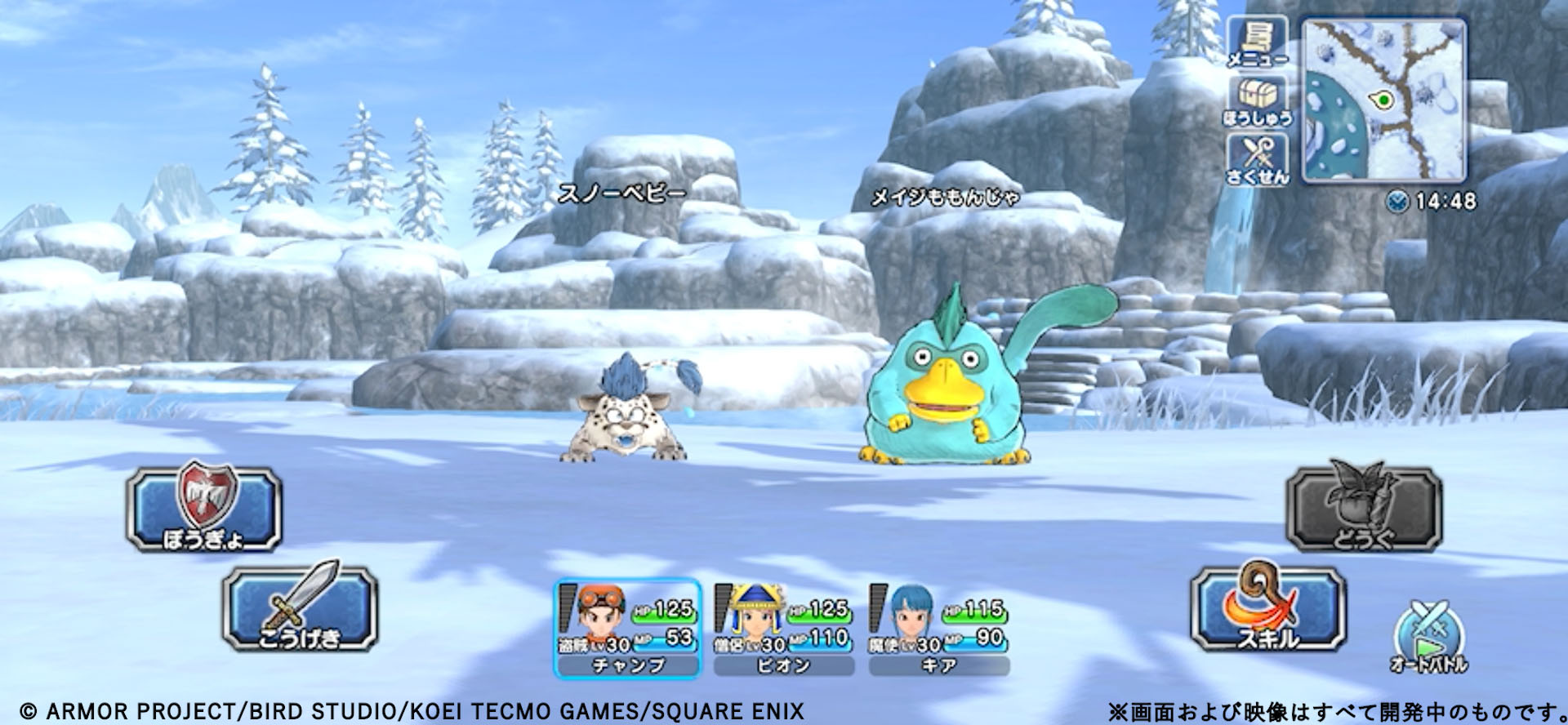Select the こうげき attack command

pyautogui.click(x=300, y=608)
